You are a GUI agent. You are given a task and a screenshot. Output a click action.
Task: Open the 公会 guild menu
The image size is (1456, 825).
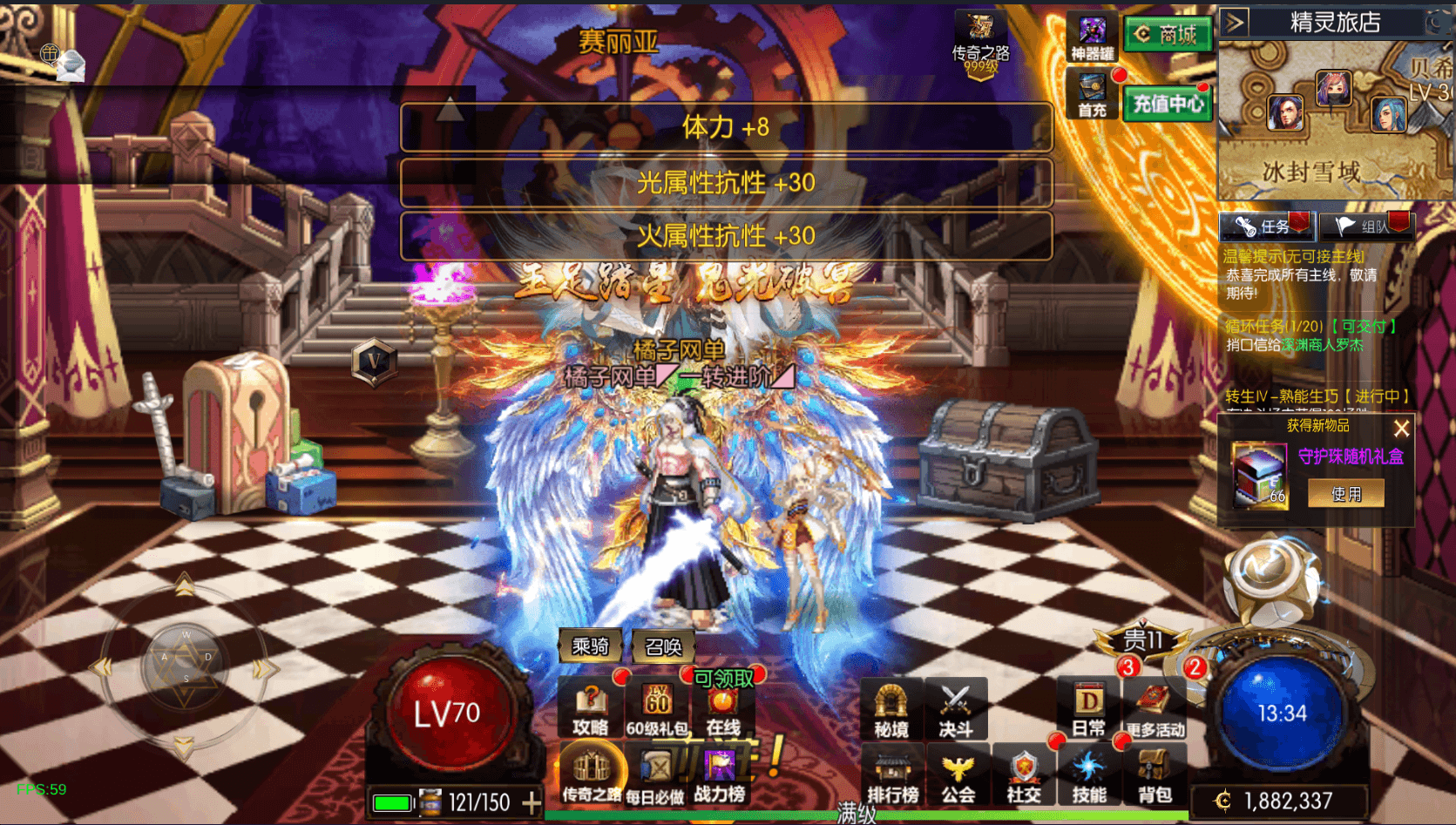point(958,775)
